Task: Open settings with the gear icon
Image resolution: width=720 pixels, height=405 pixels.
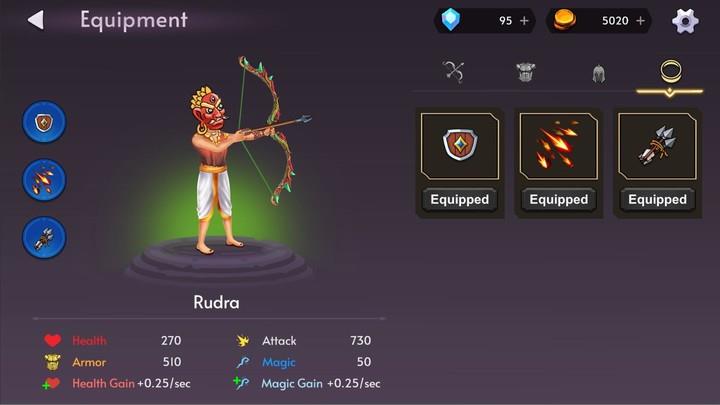Action: click(685, 21)
